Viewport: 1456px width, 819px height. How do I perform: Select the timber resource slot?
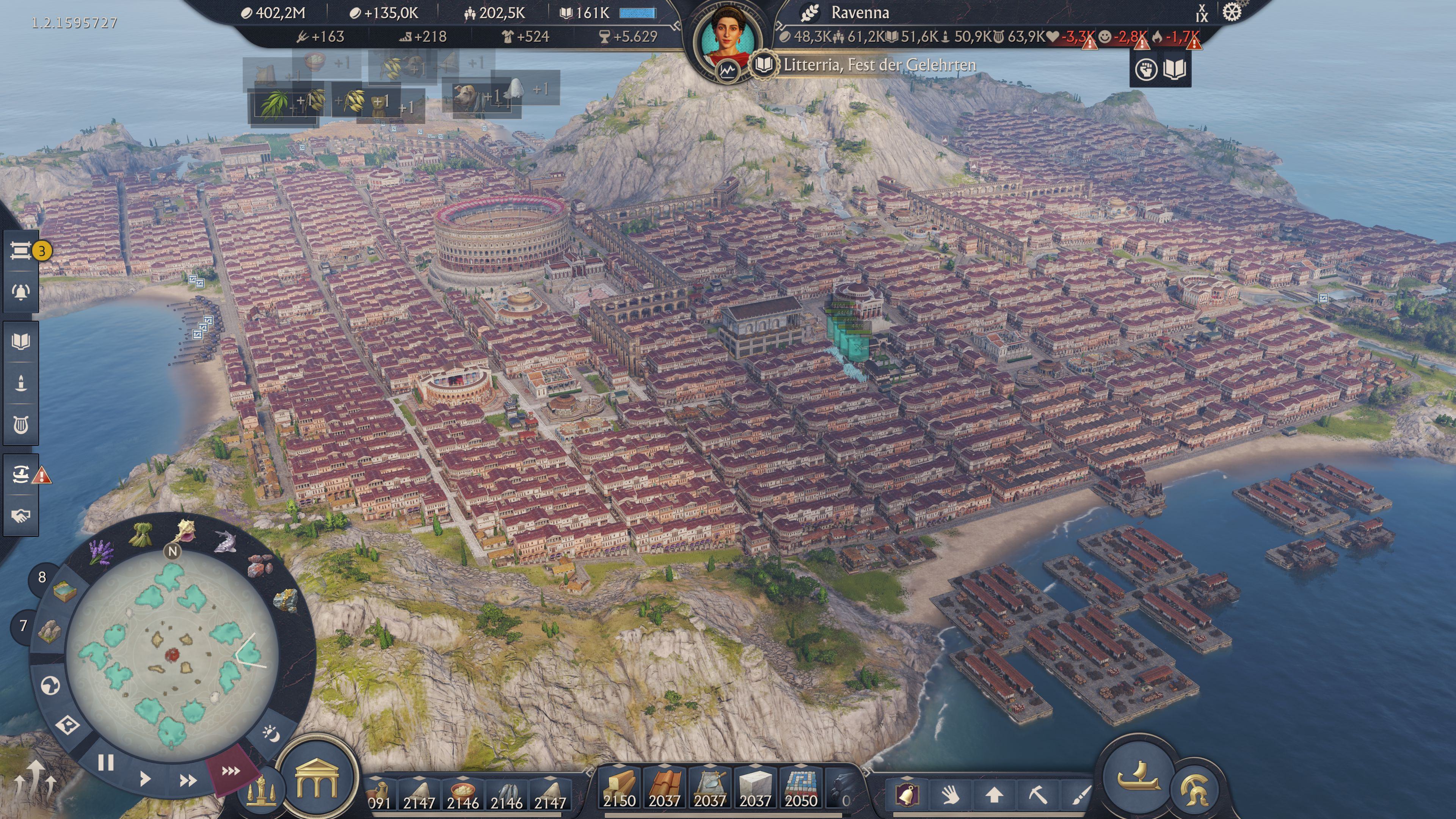[x=620, y=787]
